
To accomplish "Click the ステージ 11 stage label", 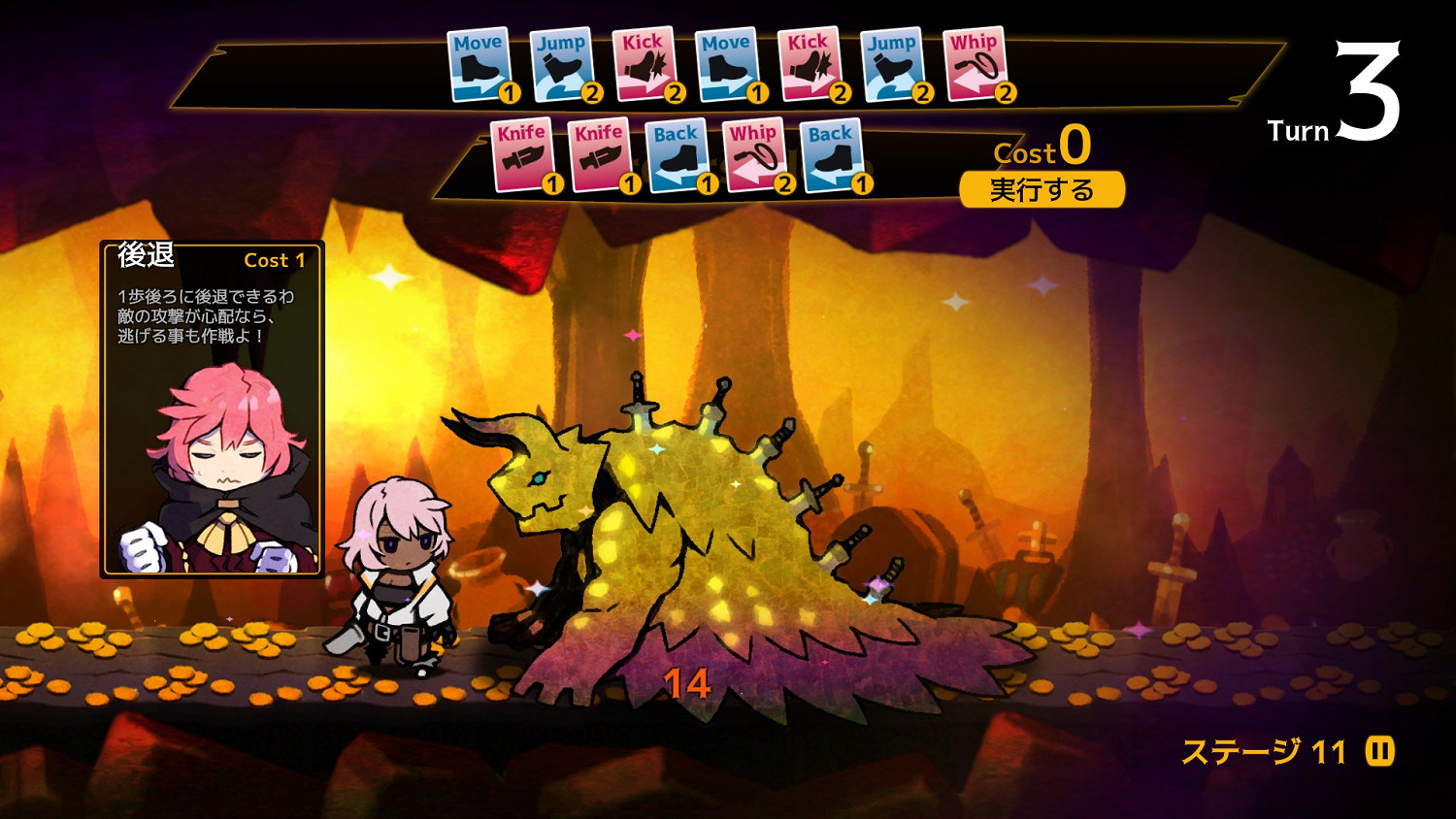I will (x=1262, y=749).
